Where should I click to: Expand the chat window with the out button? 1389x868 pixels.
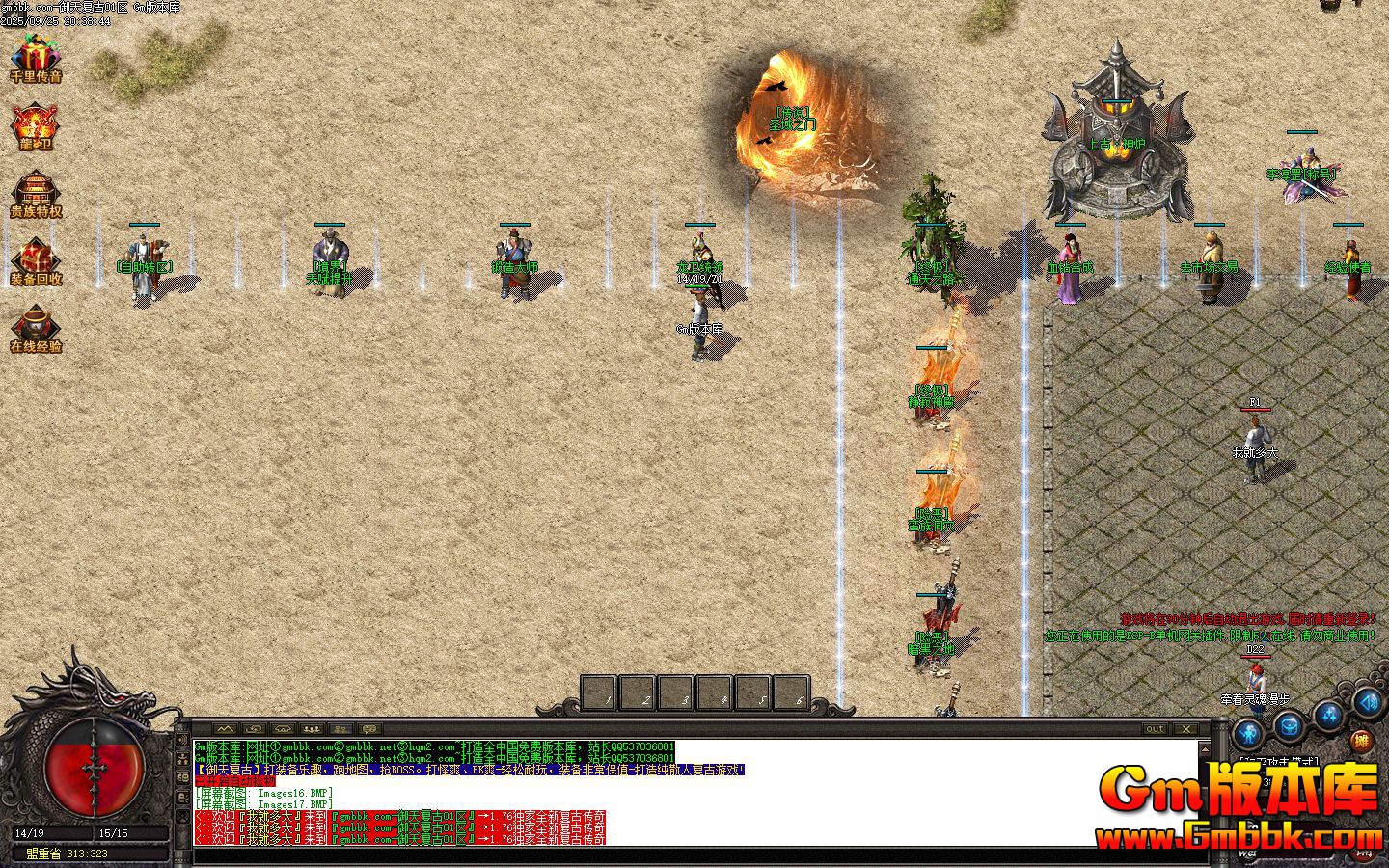pyautogui.click(x=1156, y=730)
